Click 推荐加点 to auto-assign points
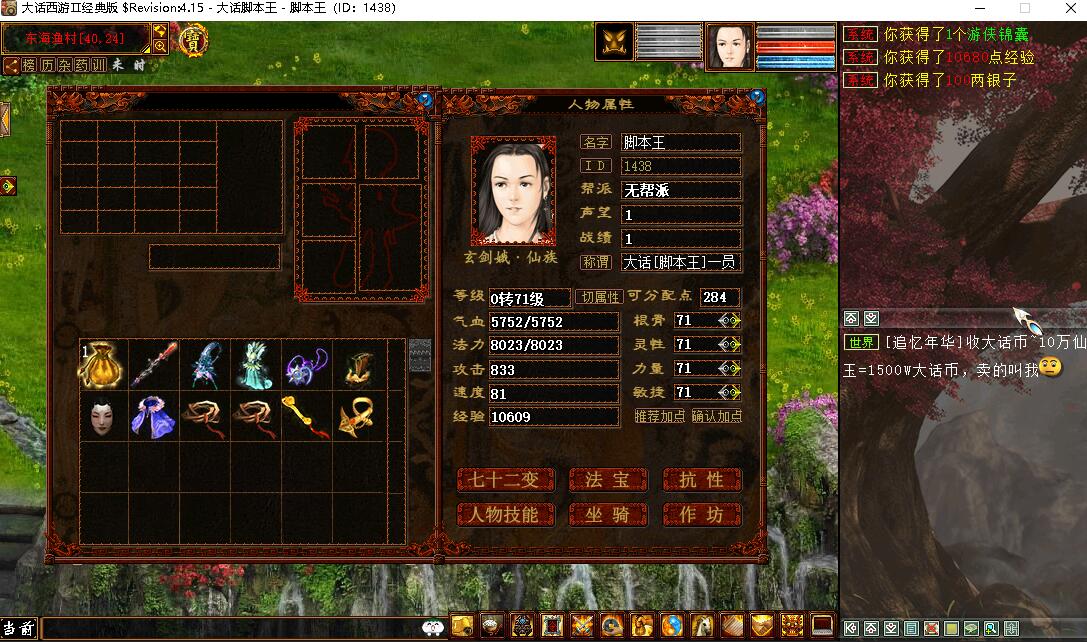The image size is (1087, 642). pyautogui.click(x=660, y=416)
